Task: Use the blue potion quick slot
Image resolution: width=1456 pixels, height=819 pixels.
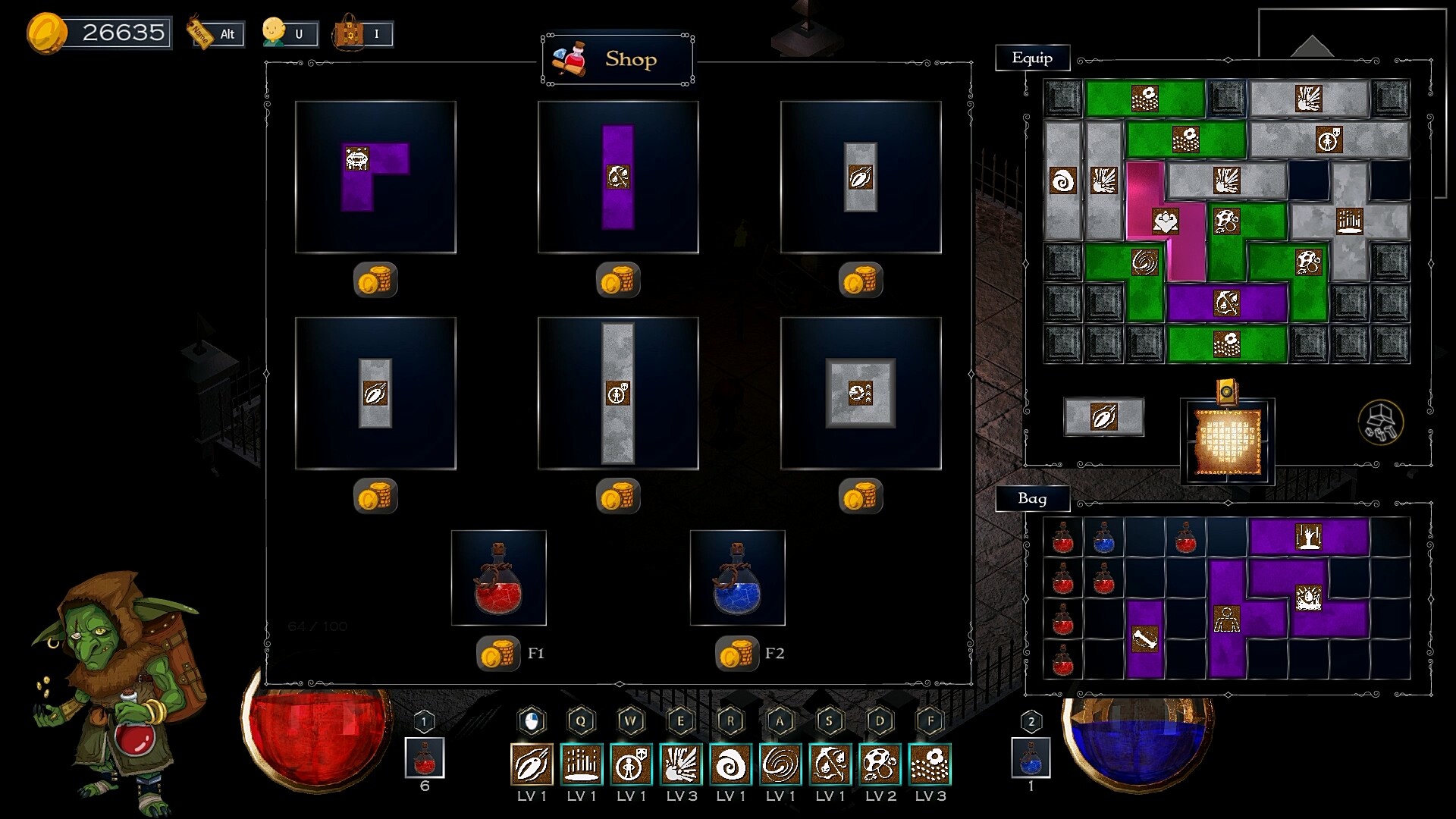Action: pyautogui.click(x=1031, y=758)
